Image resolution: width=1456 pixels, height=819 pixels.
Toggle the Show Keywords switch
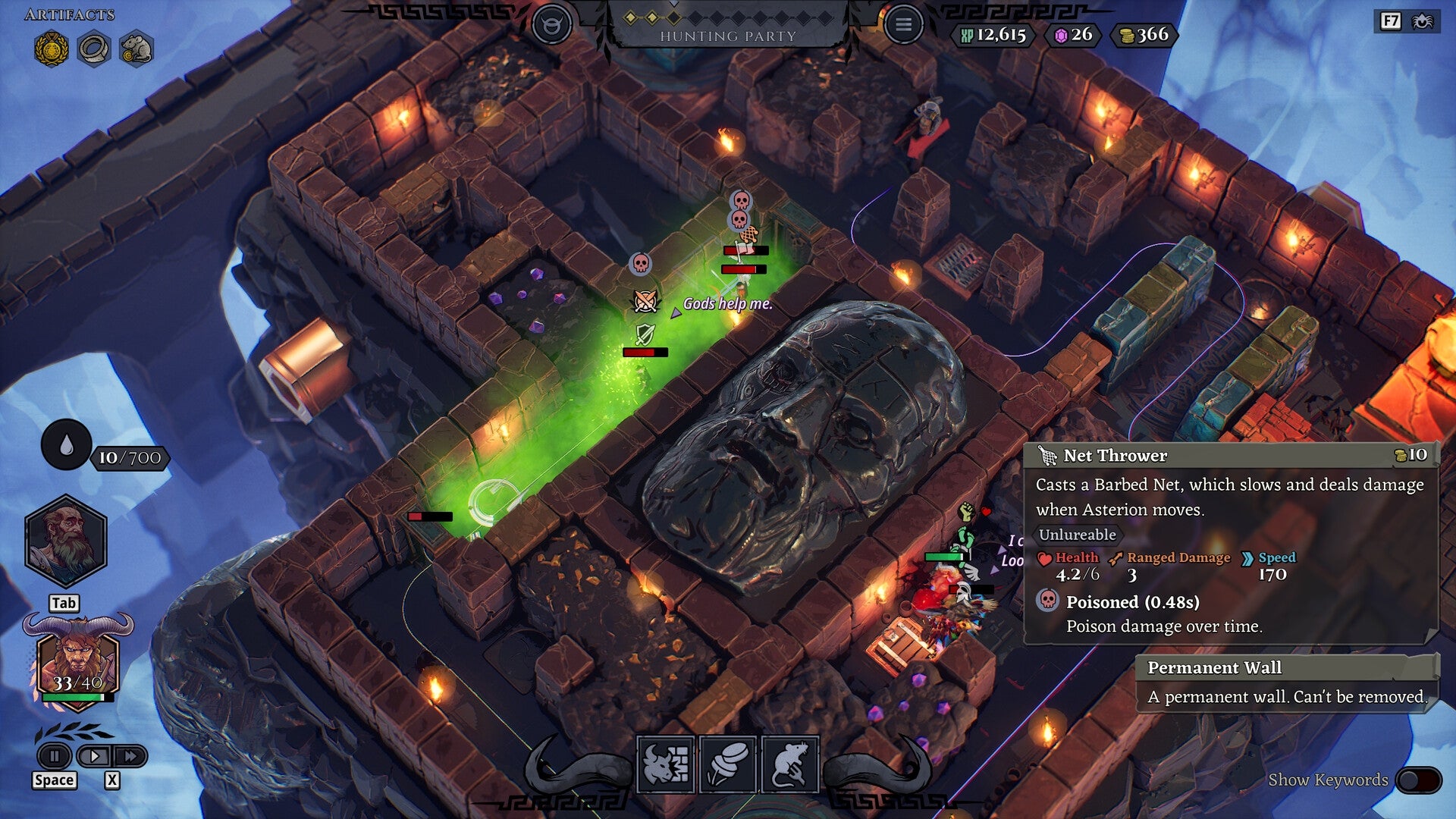[1417, 780]
